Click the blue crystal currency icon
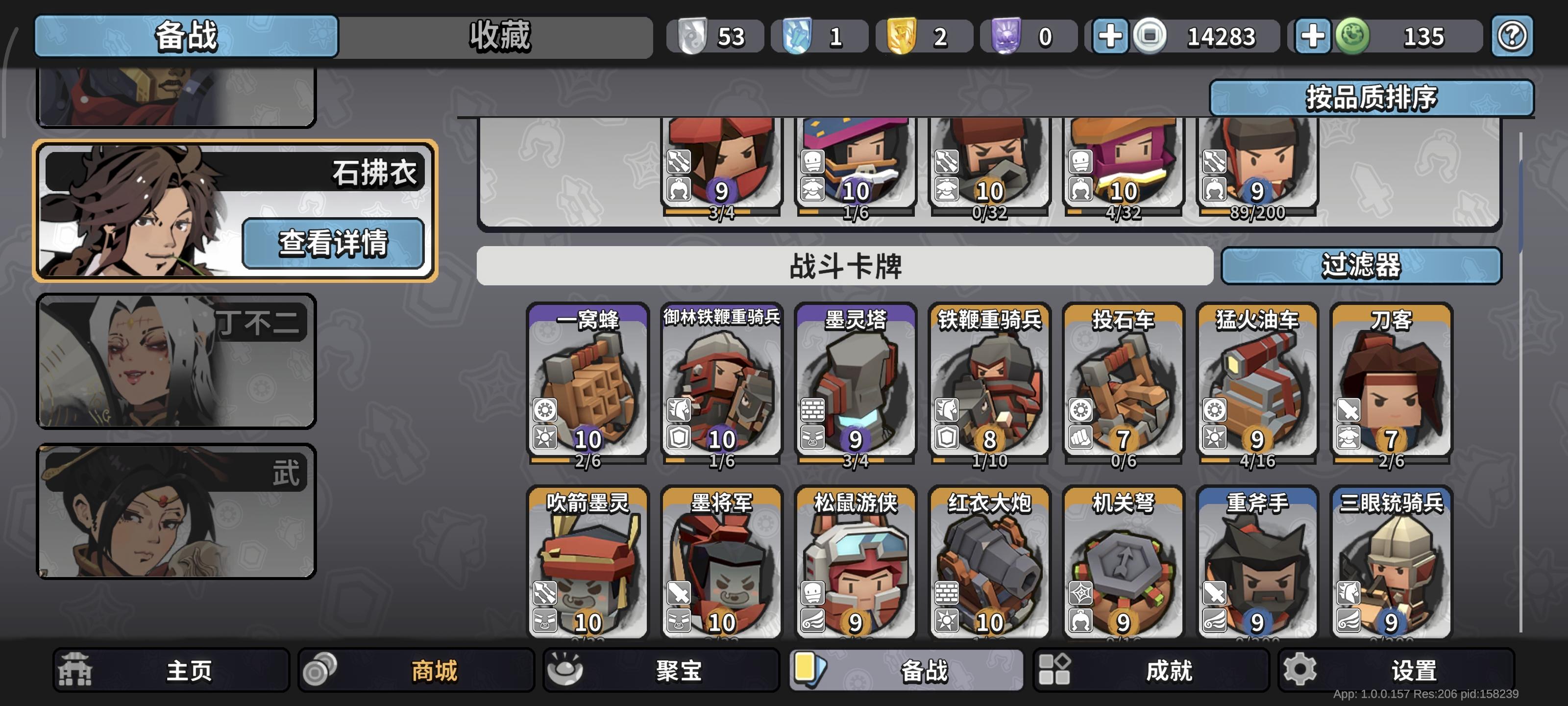1568x706 pixels. (x=799, y=36)
